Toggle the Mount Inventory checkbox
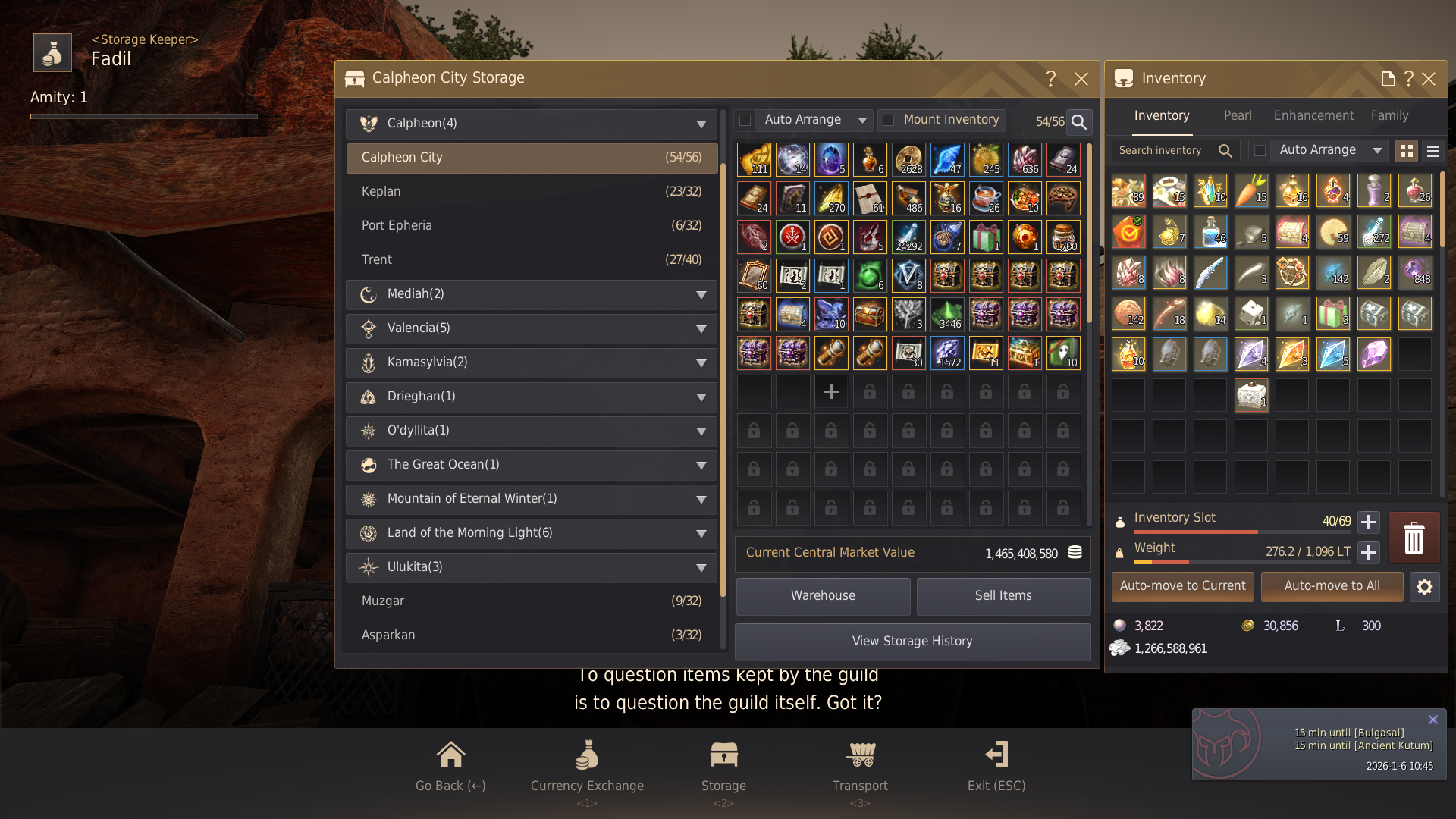1456x819 pixels. [x=889, y=120]
